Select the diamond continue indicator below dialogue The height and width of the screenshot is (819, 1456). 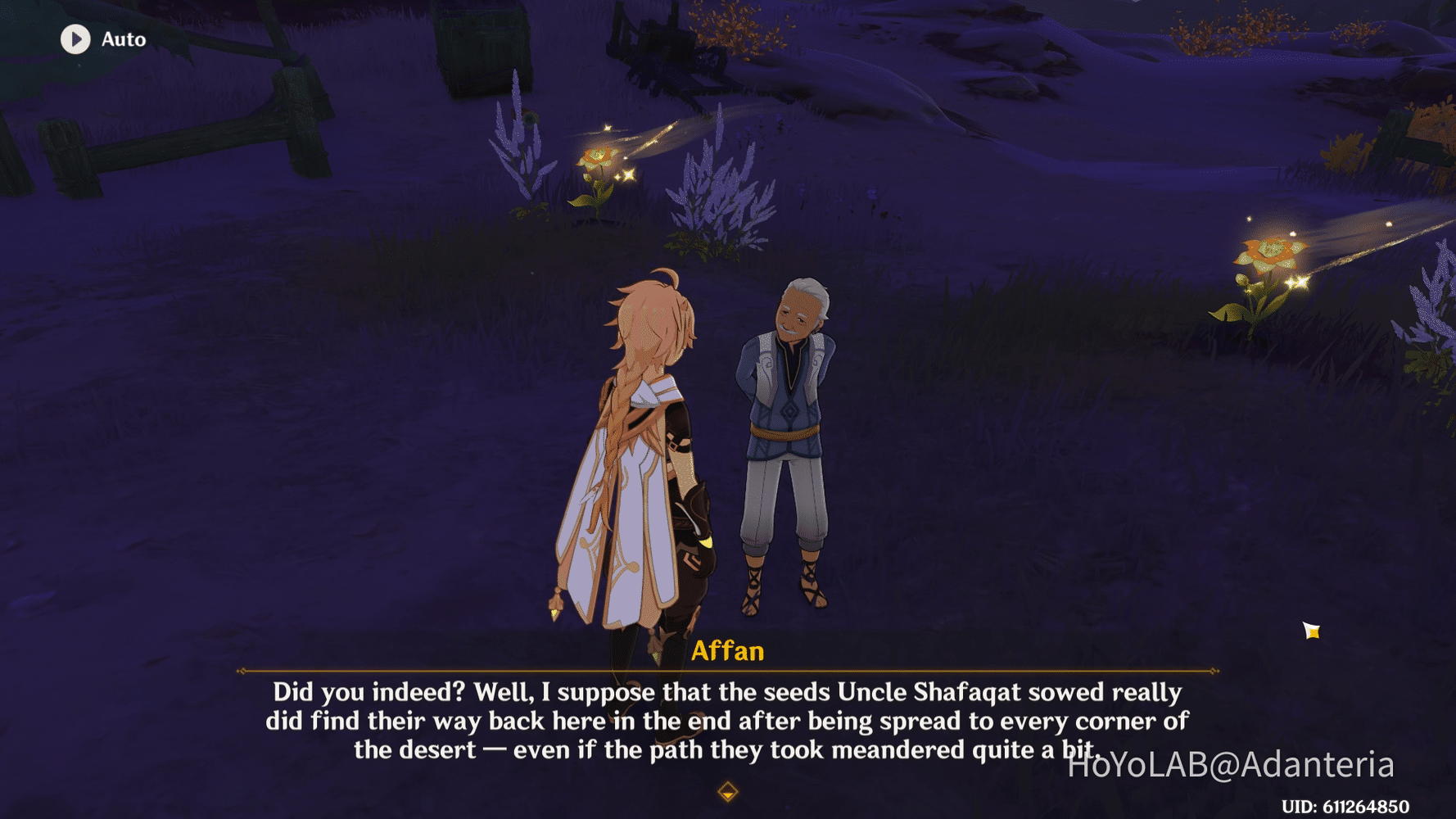coord(727,793)
